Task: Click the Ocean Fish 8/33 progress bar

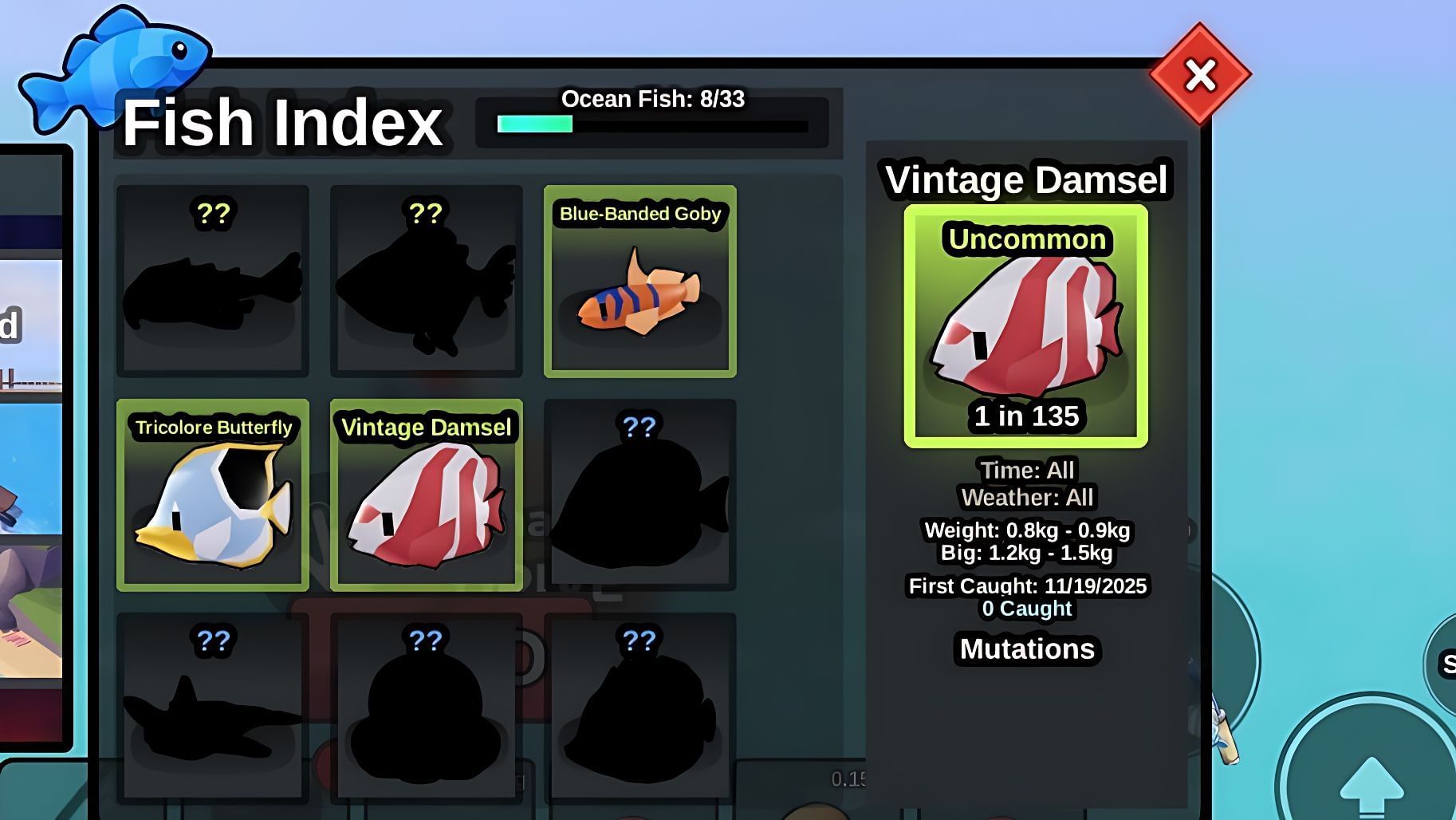Action: click(652, 124)
